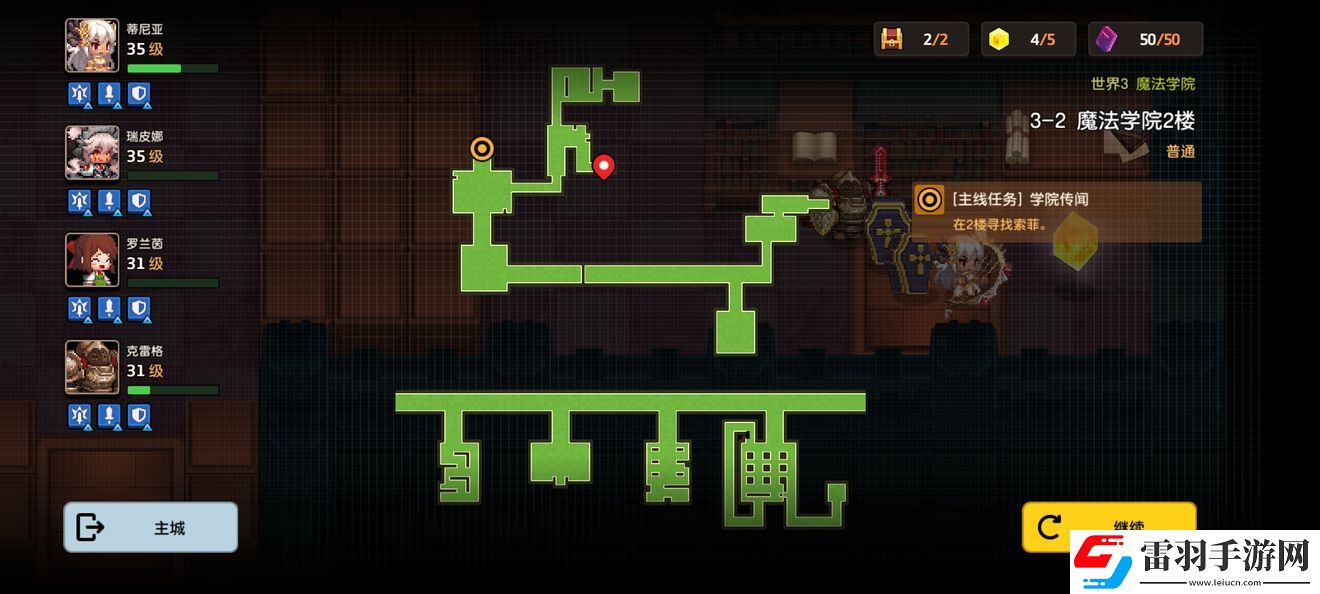Open the 学院传闻 main quest tracker
The width and height of the screenshot is (1320, 594).
click(1056, 211)
